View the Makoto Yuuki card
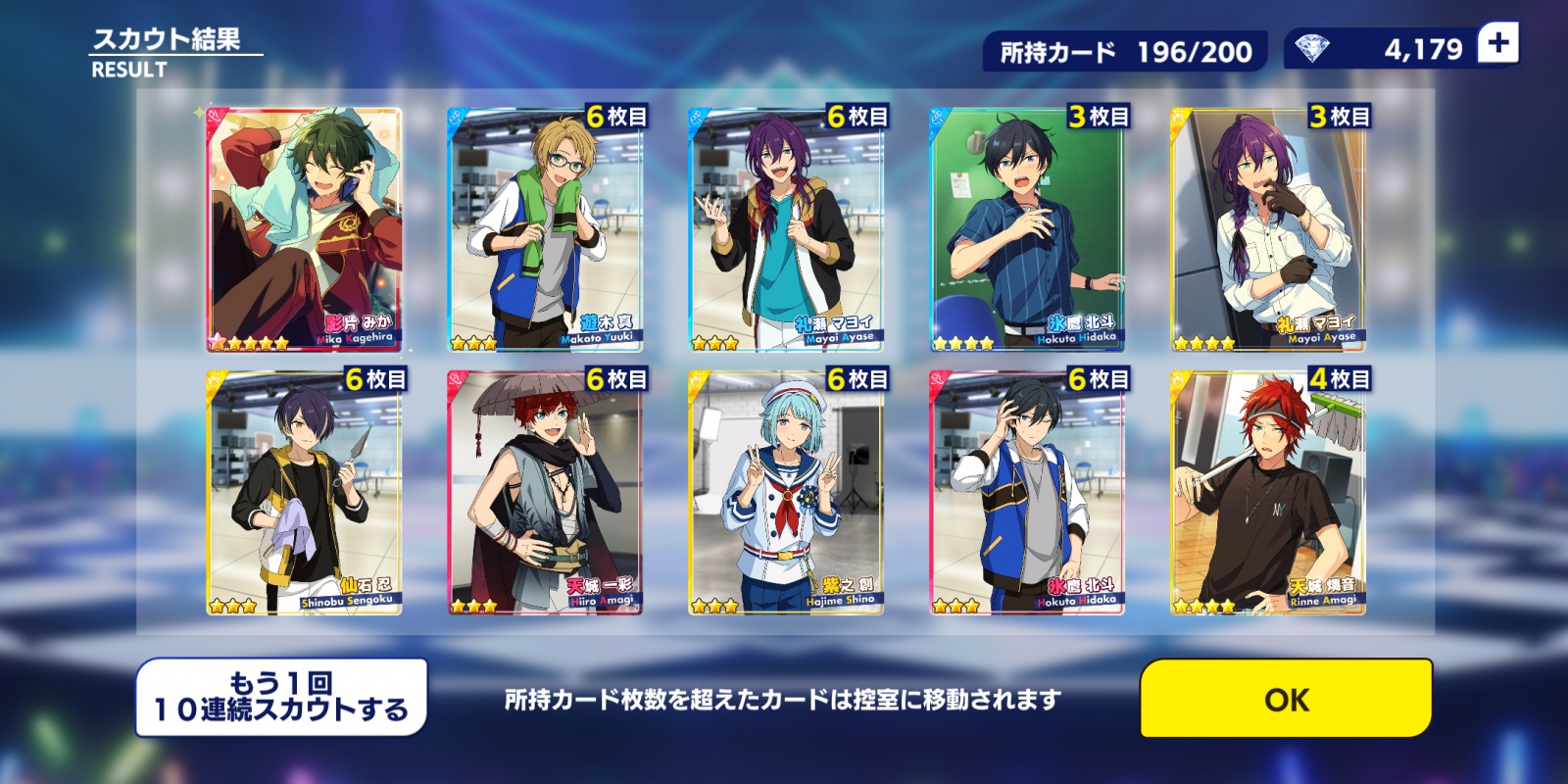This screenshot has width=1568, height=784. [545, 229]
